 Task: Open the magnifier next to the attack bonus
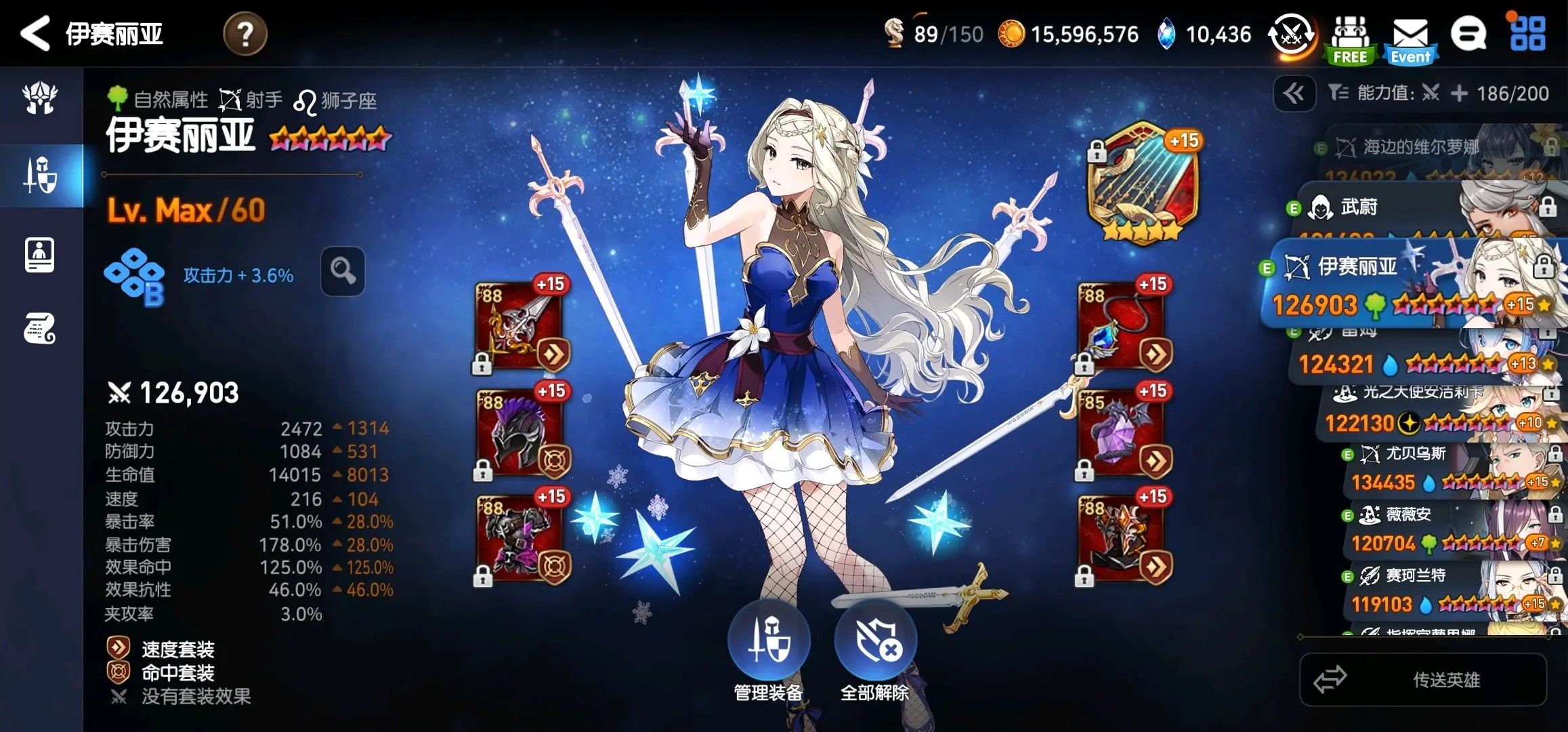343,272
